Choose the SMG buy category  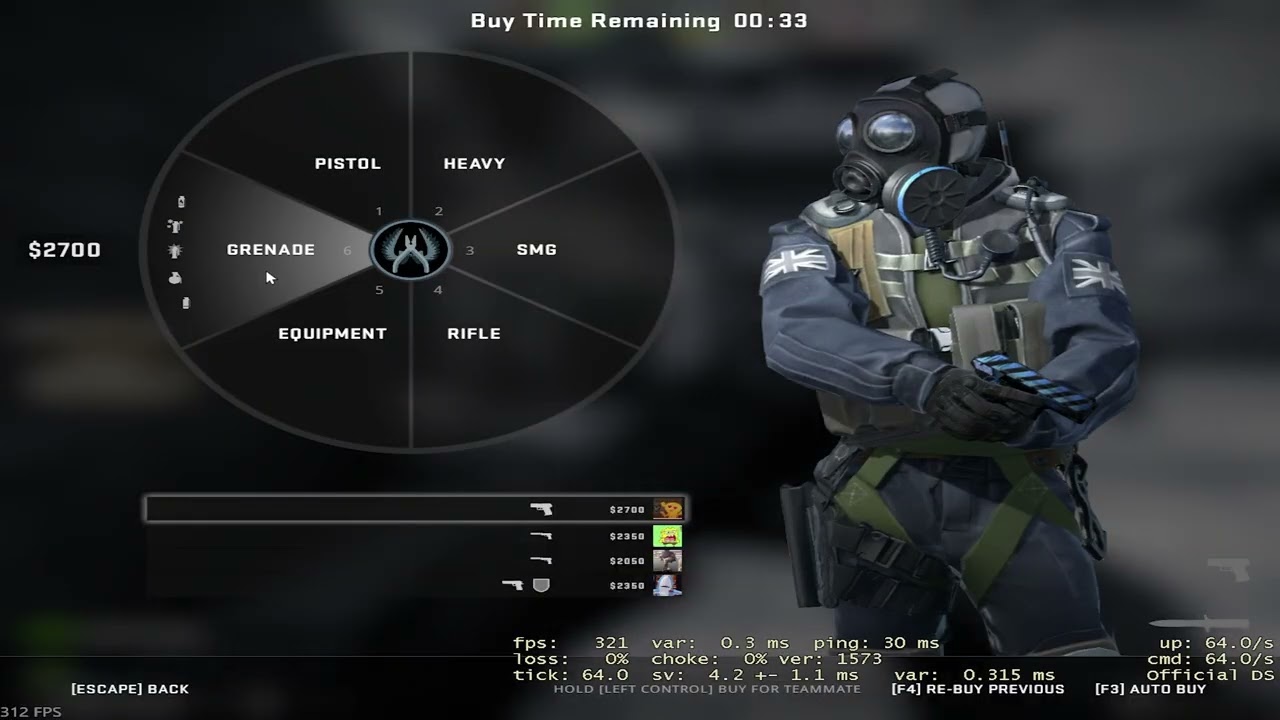(x=536, y=250)
